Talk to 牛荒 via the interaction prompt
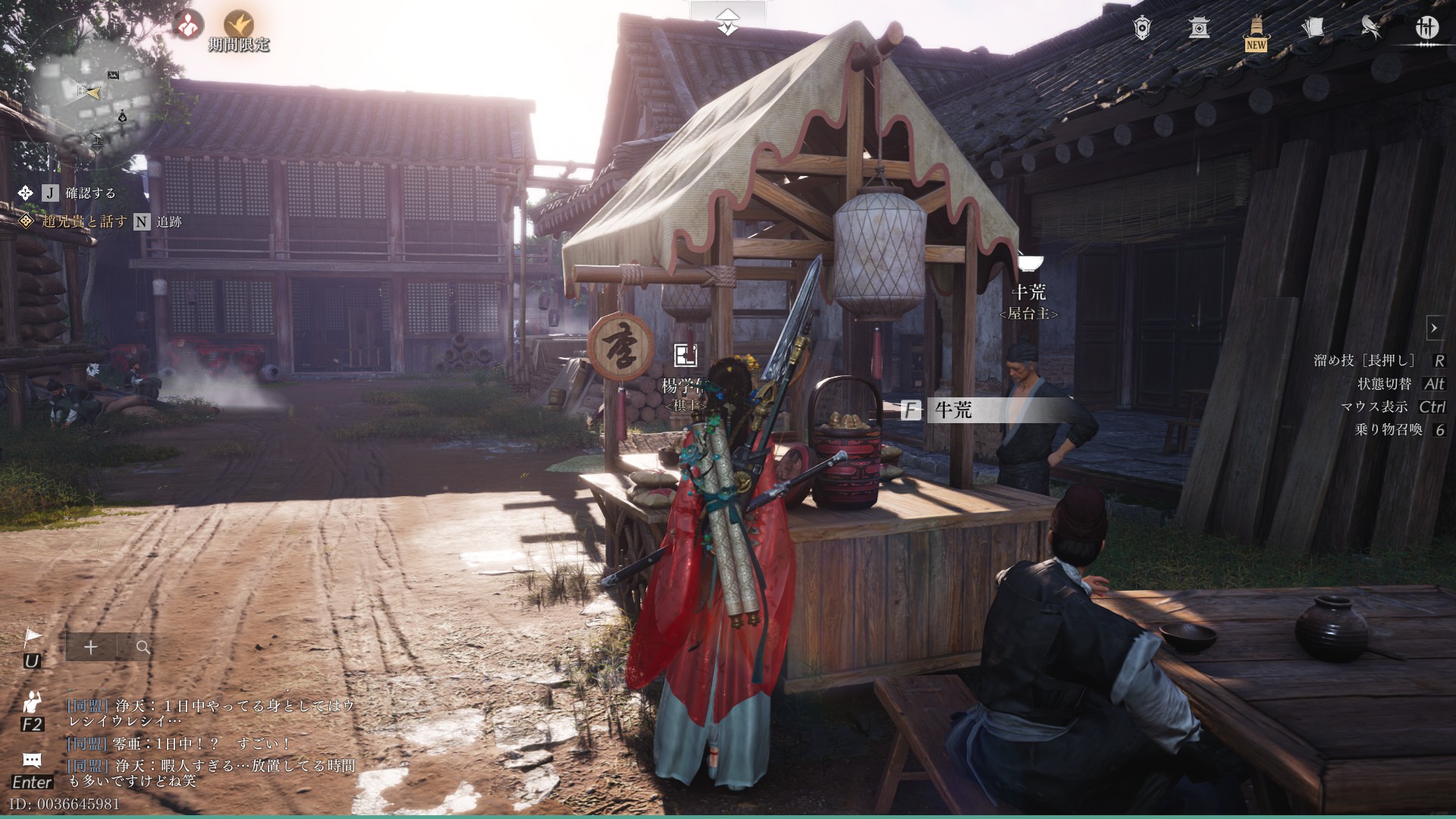 click(x=952, y=411)
